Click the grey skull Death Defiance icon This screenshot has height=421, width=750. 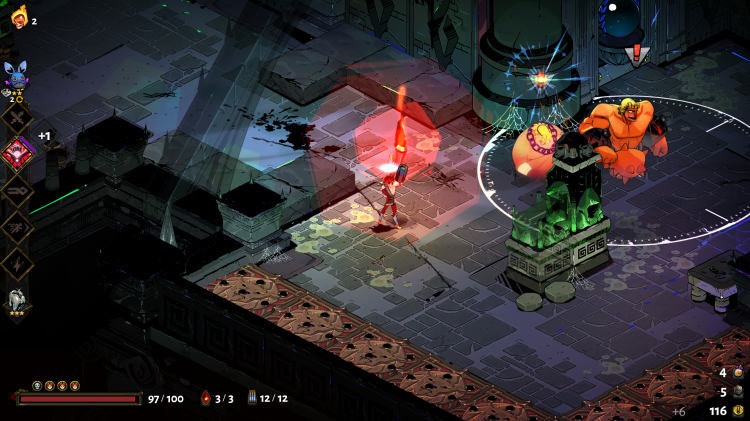tap(37, 385)
